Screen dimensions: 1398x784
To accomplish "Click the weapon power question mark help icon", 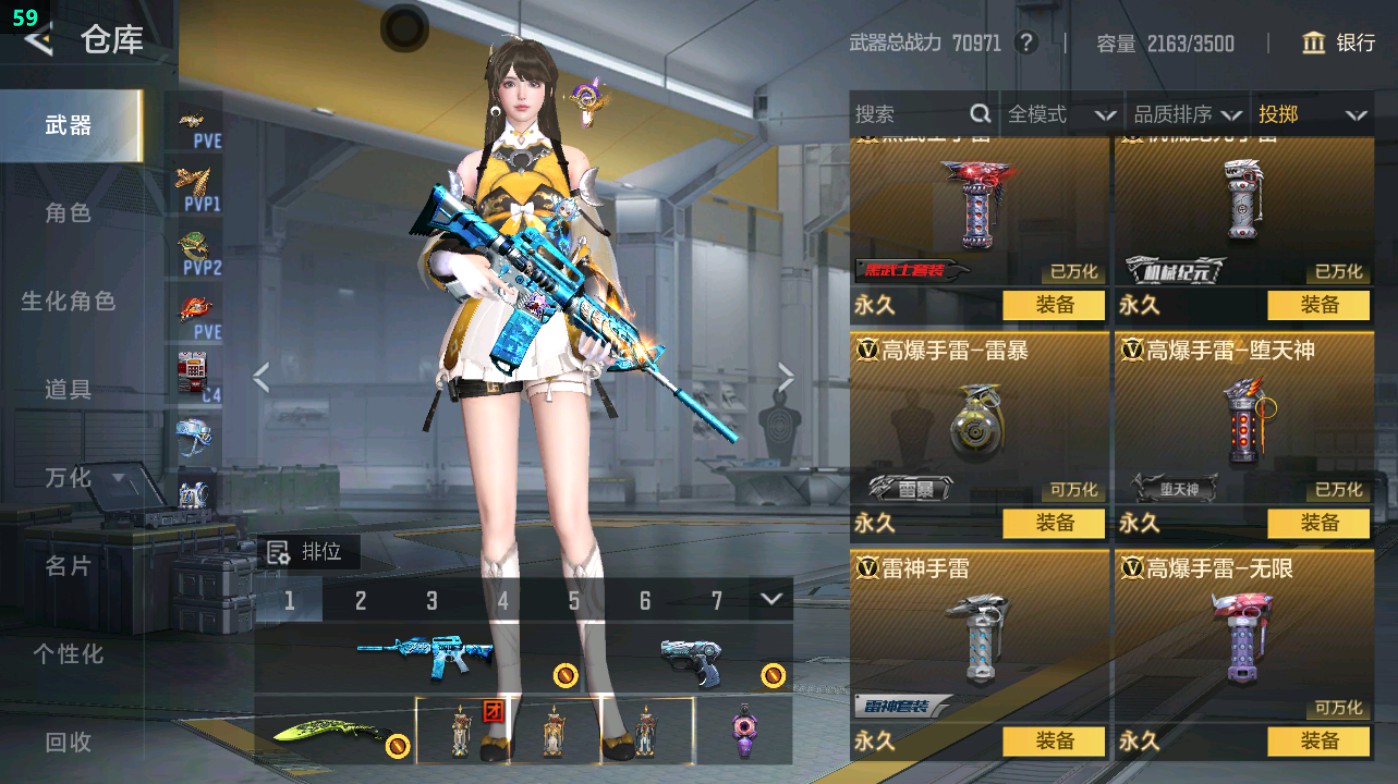I will (x=1029, y=44).
